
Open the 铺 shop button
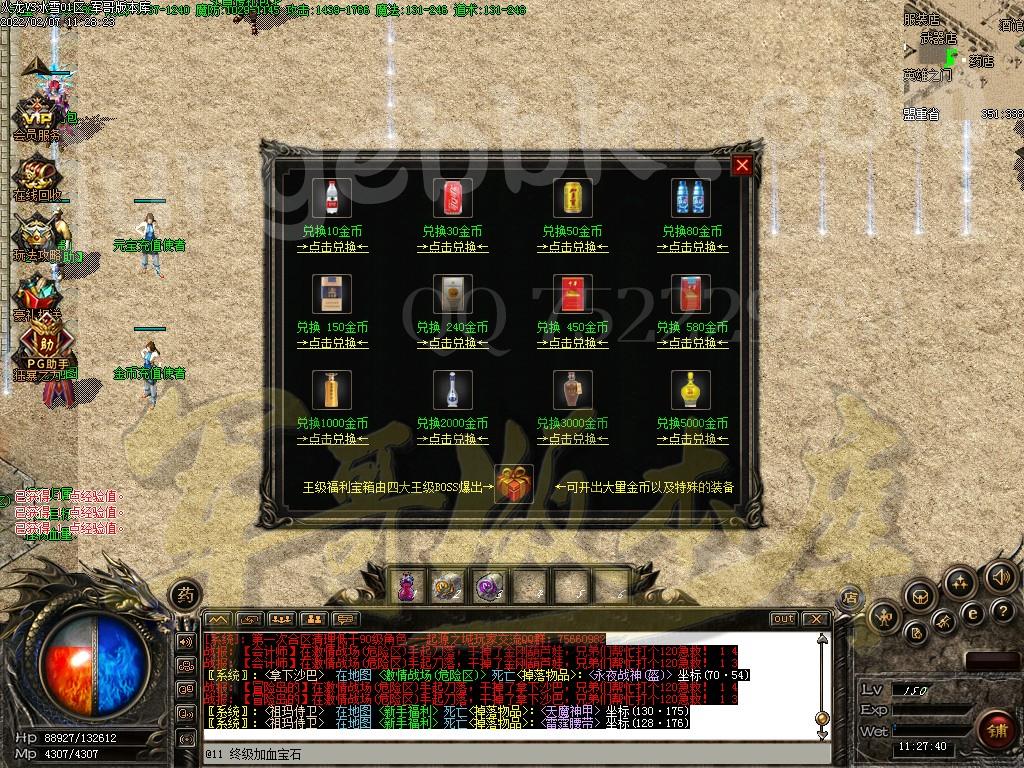(996, 727)
